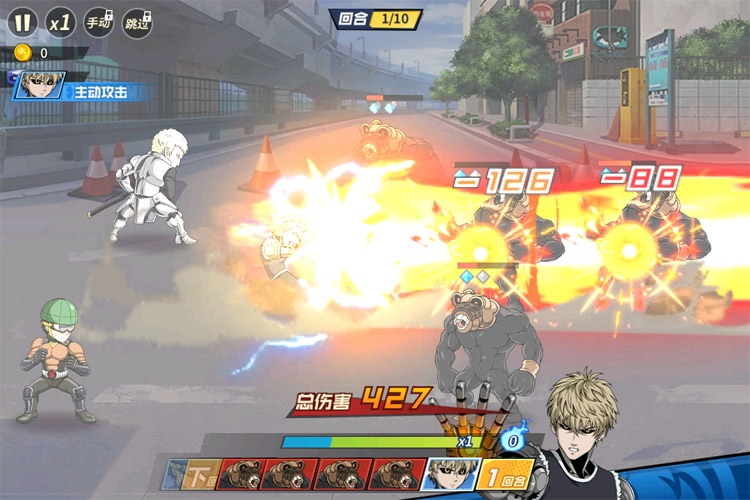
Task: Tap the blue flame energy orb
Action: [x=512, y=438]
